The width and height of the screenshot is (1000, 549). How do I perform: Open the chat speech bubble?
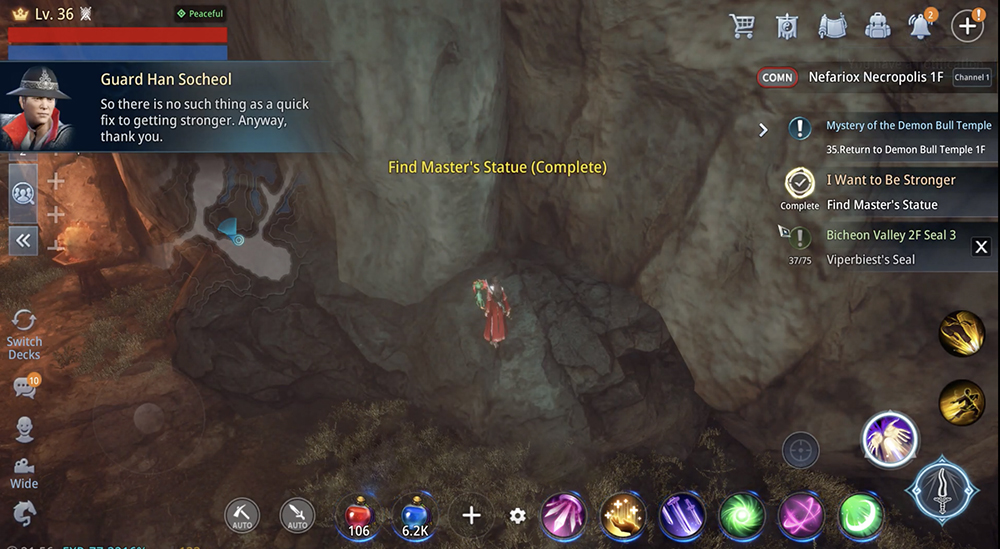24,388
